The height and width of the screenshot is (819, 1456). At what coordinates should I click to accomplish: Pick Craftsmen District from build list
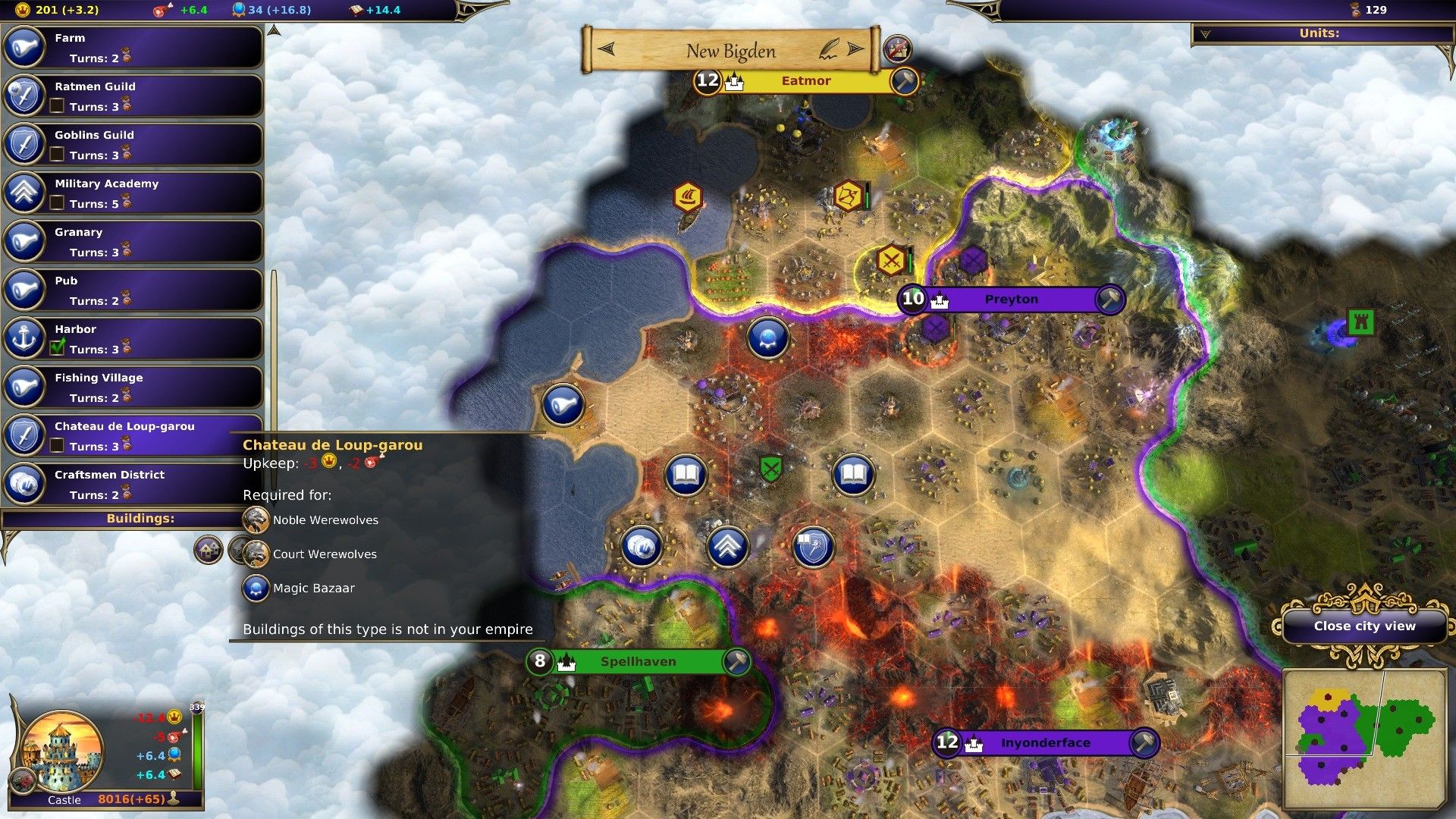133,484
